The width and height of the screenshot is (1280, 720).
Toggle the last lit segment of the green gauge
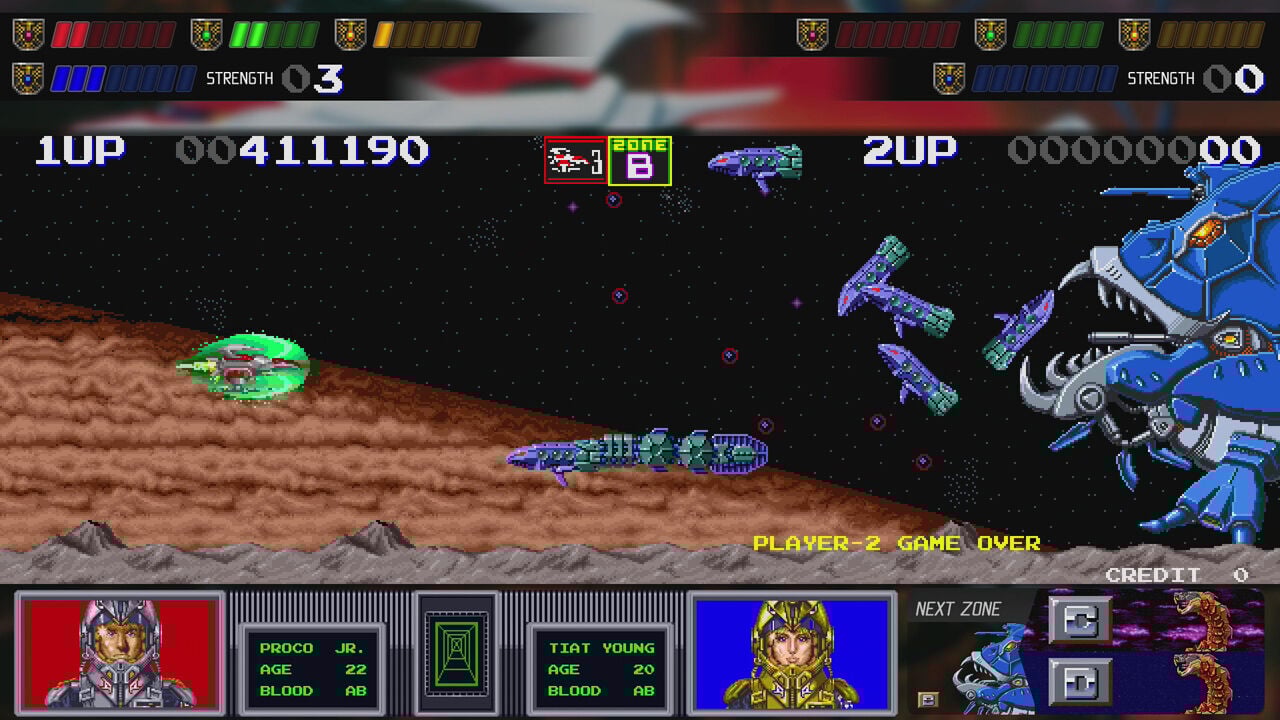pos(257,33)
